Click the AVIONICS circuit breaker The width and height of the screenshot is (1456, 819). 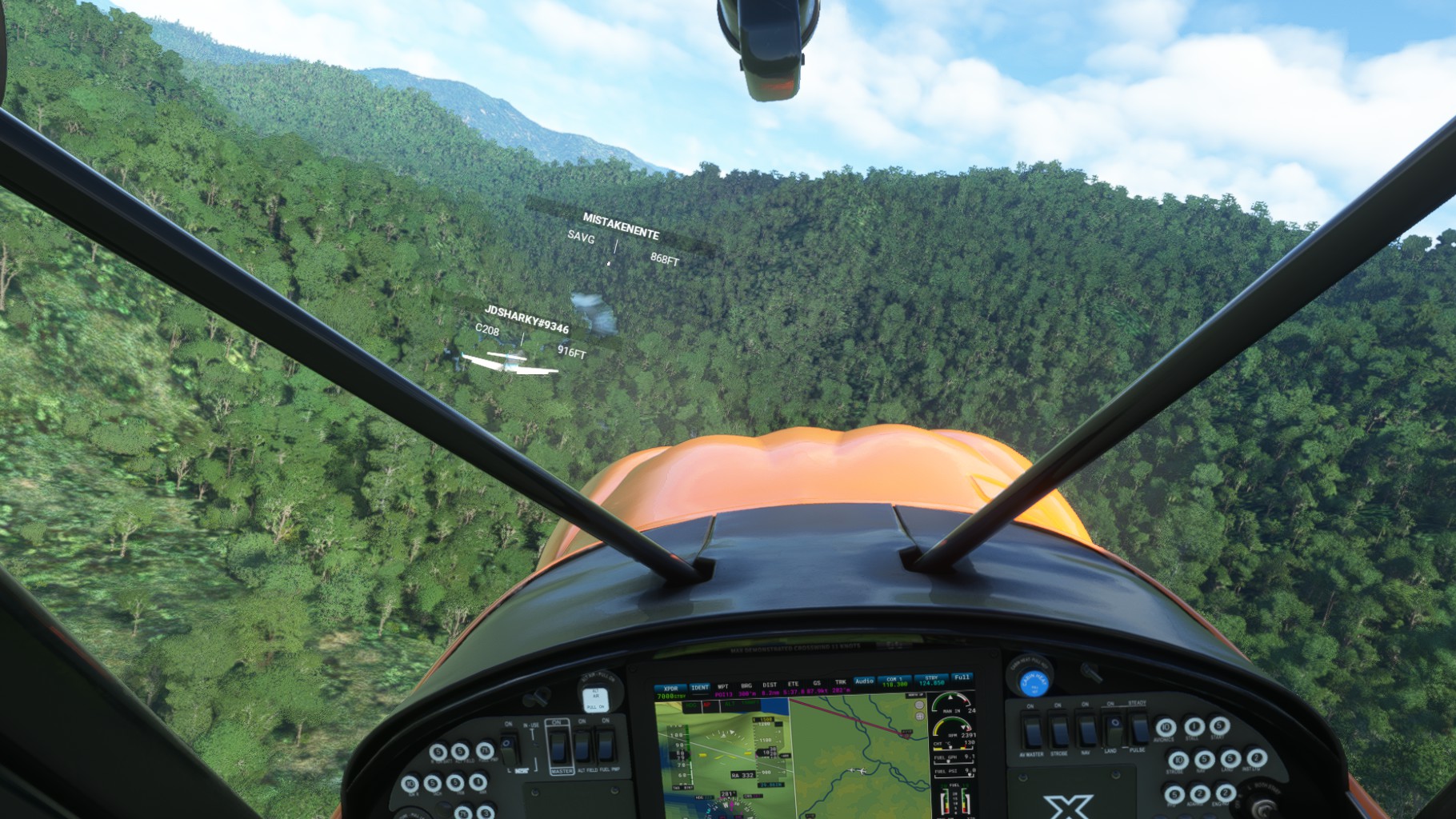click(1166, 728)
